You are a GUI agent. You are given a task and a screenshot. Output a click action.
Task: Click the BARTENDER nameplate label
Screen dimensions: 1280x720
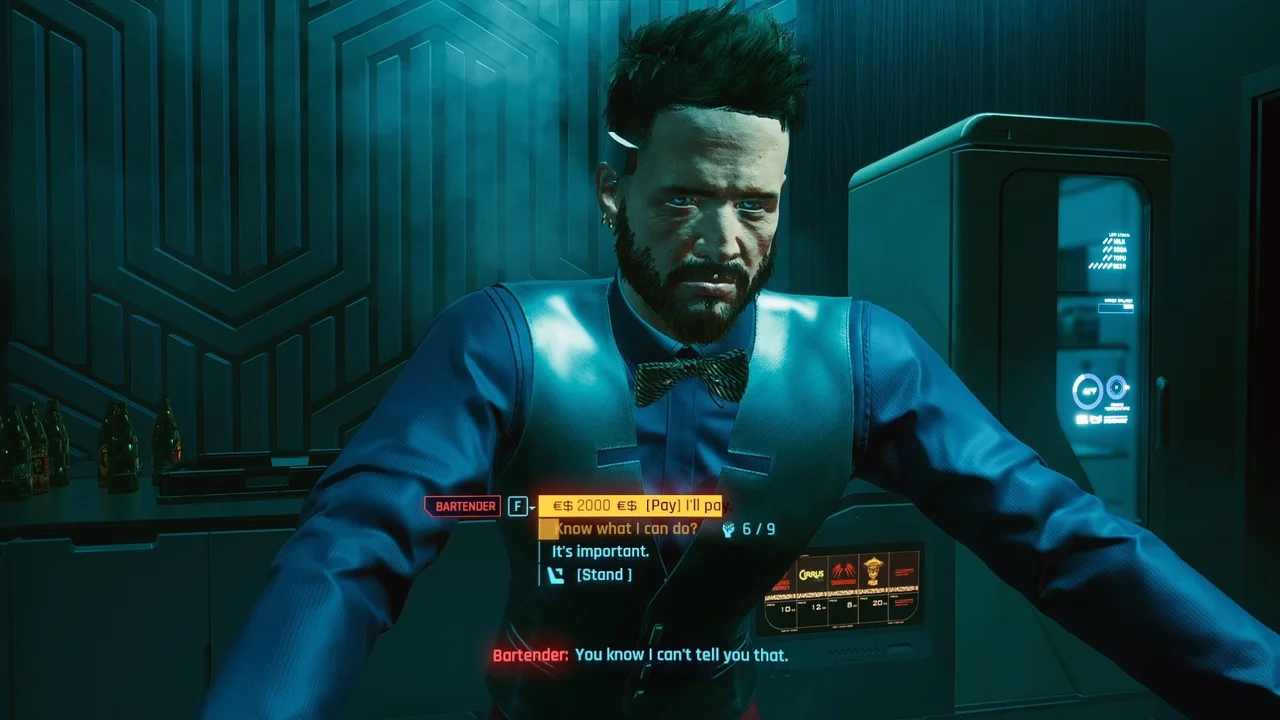pyautogui.click(x=462, y=506)
